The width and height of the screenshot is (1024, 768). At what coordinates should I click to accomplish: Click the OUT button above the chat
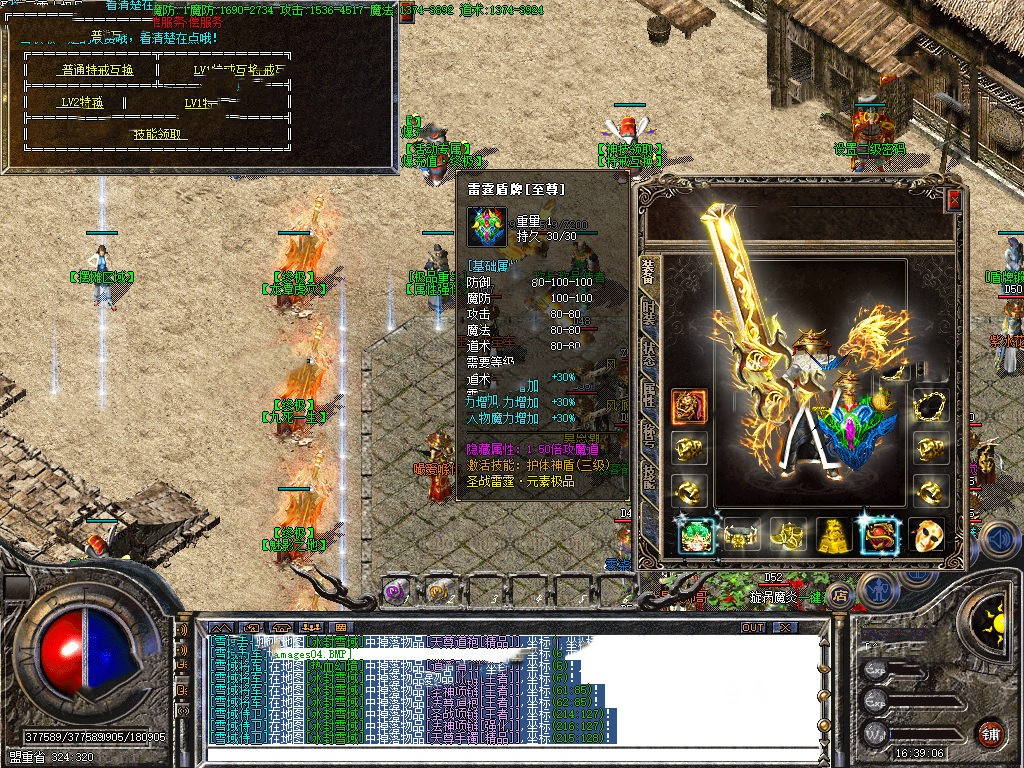753,628
